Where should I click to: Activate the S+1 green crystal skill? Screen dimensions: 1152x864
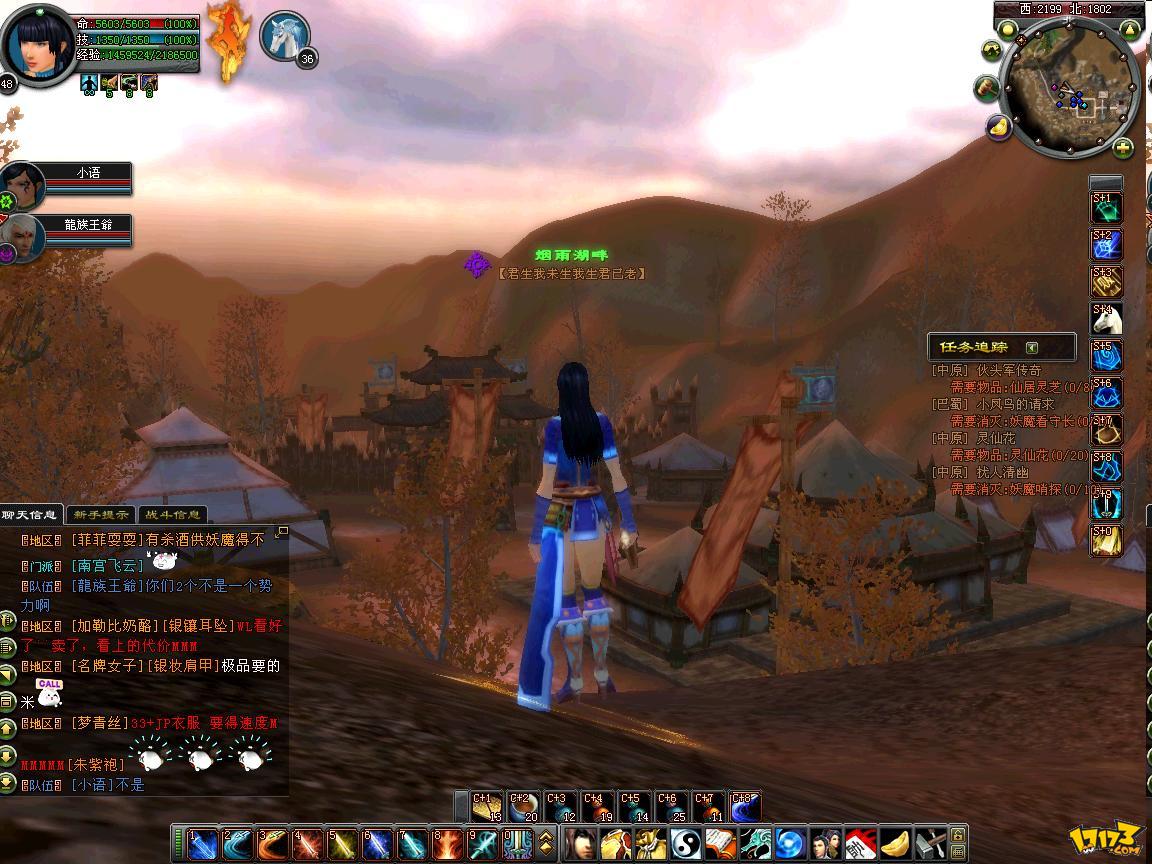[x=1105, y=208]
